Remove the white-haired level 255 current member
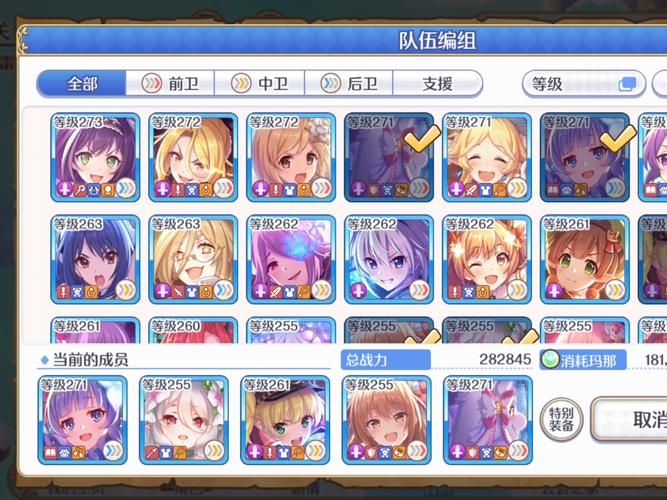The image size is (667, 500). (184, 421)
